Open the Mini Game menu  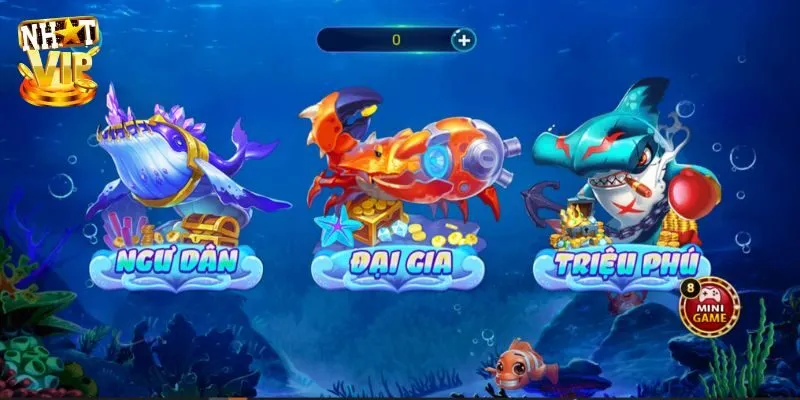click(710, 305)
